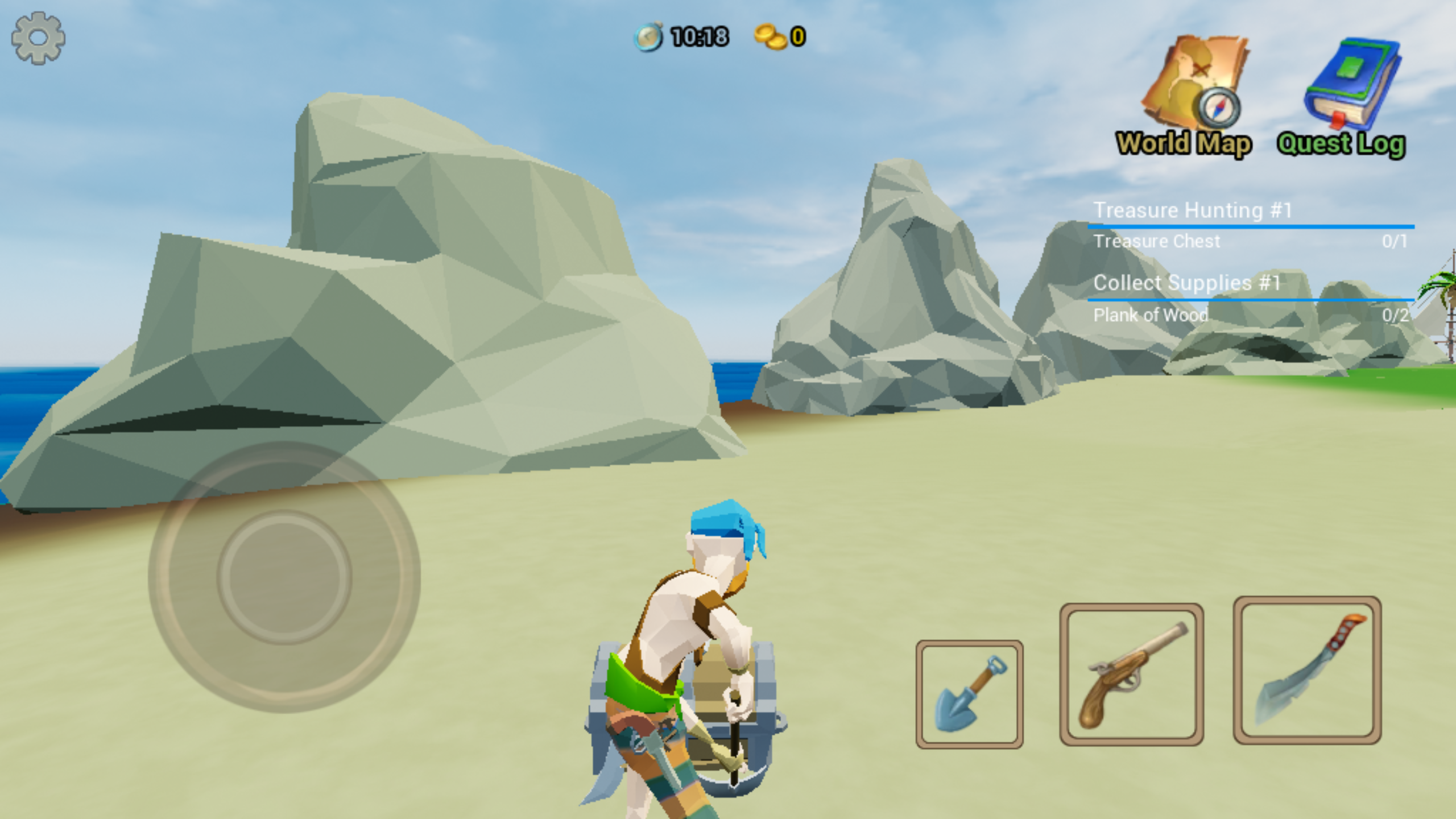This screenshot has height=819, width=1456.
Task: Select the Shovel tool
Action: pos(970,693)
